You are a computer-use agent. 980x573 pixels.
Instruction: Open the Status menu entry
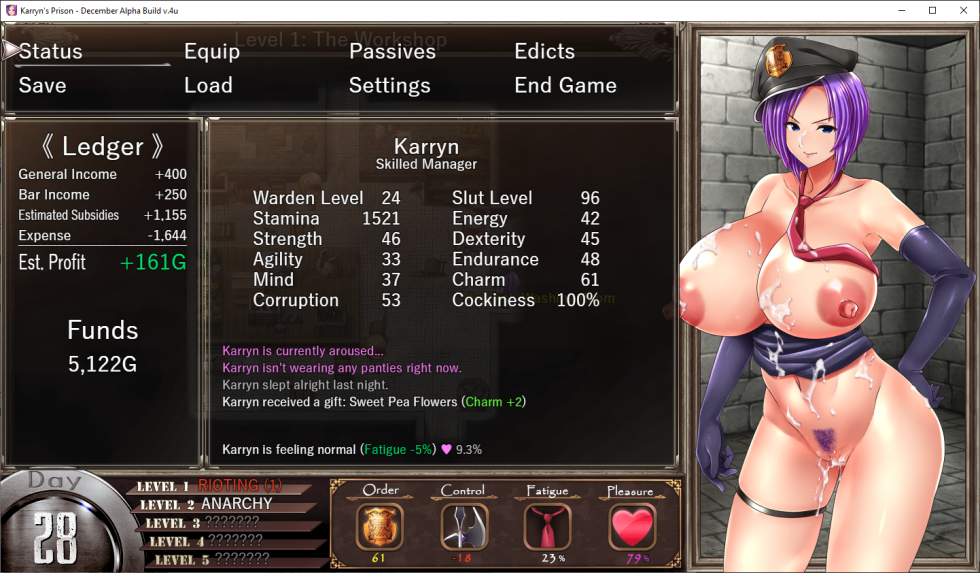(x=51, y=52)
